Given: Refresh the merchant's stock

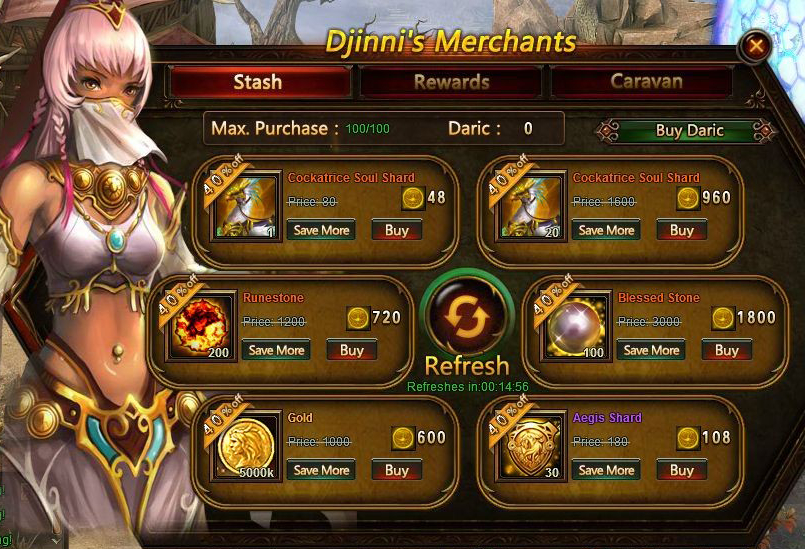Looking at the screenshot, I should pyautogui.click(x=467, y=317).
